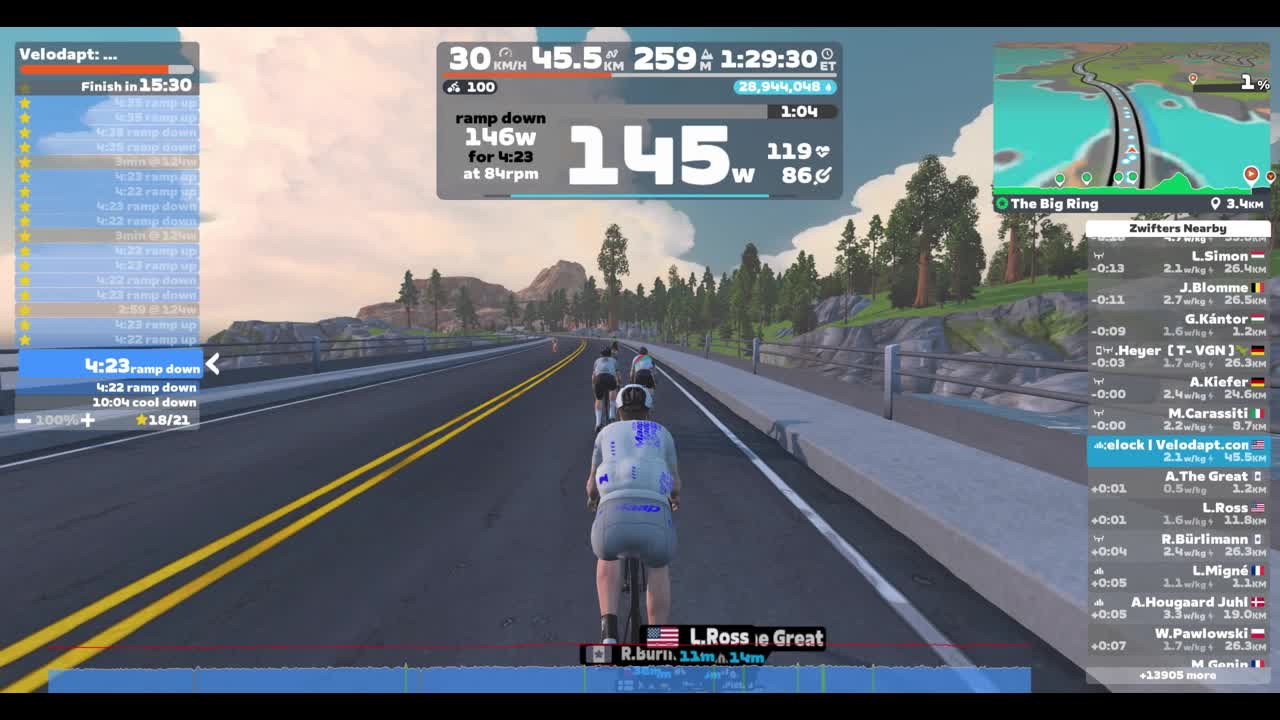Choose W.Pawlowski from the nearby riders
The height and width of the screenshot is (720, 1280).
1178,639
